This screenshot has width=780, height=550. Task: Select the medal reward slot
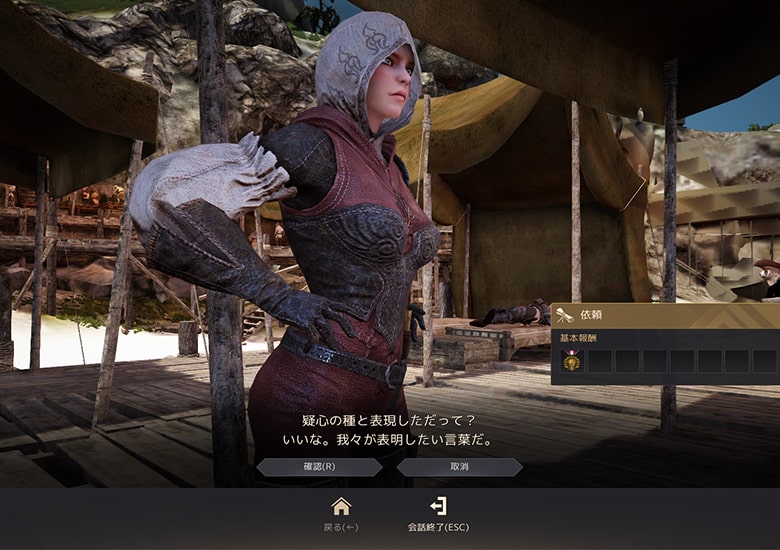pos(571,361)
